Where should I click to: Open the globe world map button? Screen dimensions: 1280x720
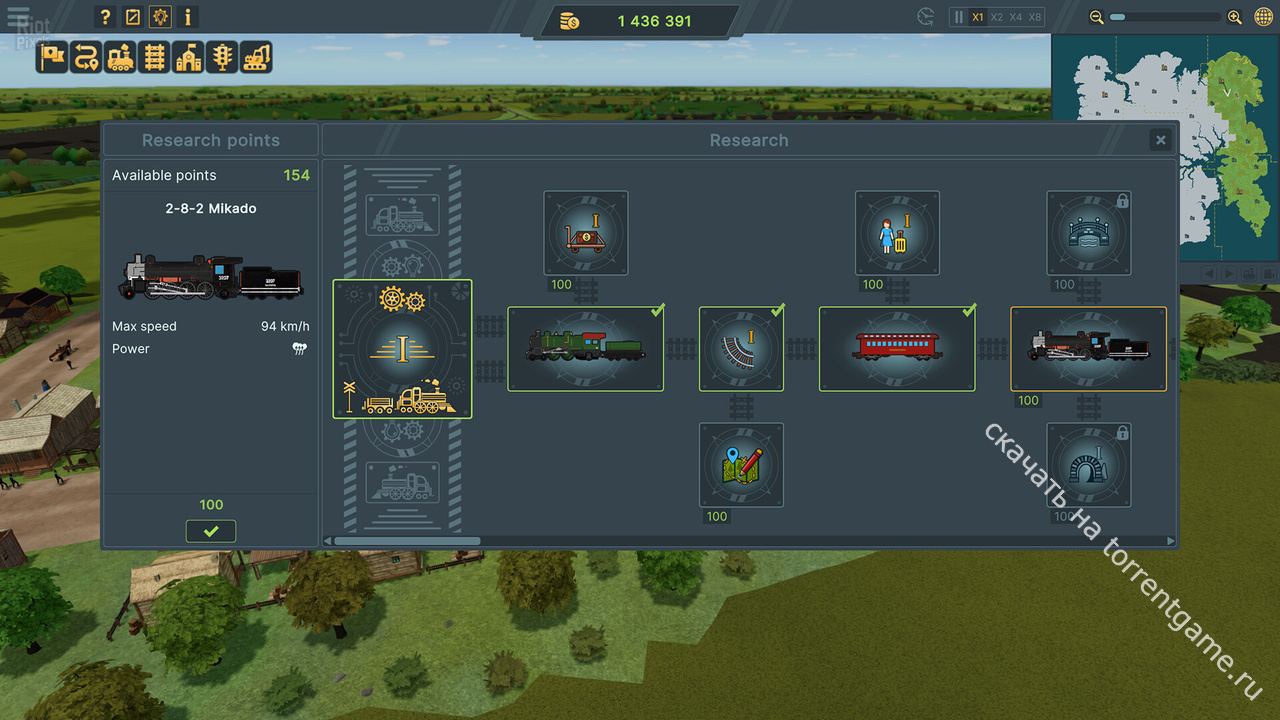click(1264, 17)
